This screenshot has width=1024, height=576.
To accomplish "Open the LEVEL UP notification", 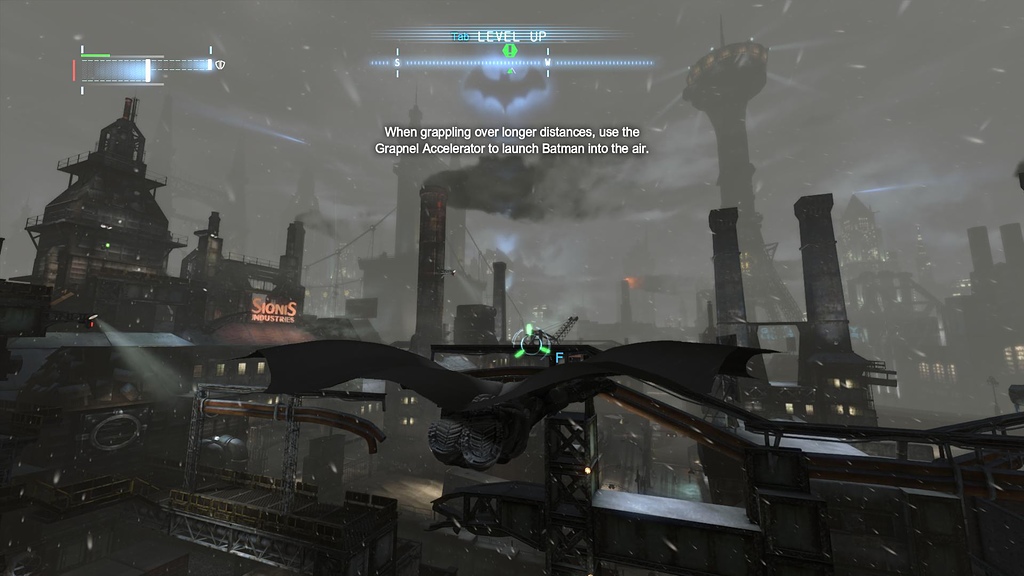I will tap(510, 36).
